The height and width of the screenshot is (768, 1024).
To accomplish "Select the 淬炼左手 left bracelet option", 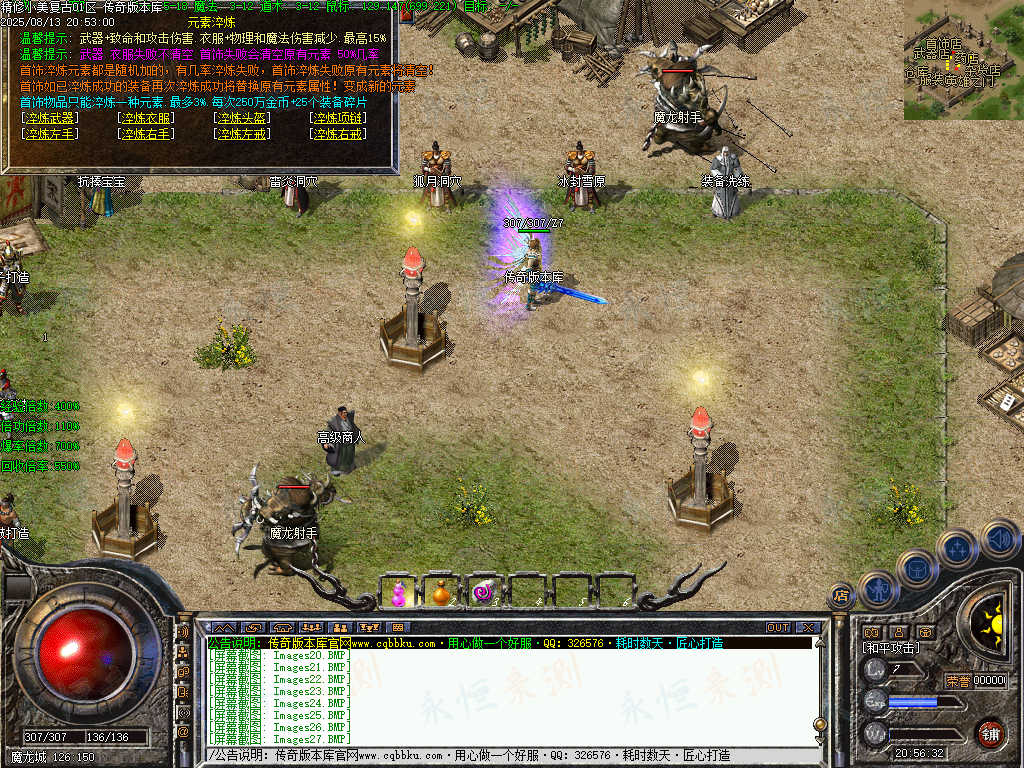I will (50, 133).
